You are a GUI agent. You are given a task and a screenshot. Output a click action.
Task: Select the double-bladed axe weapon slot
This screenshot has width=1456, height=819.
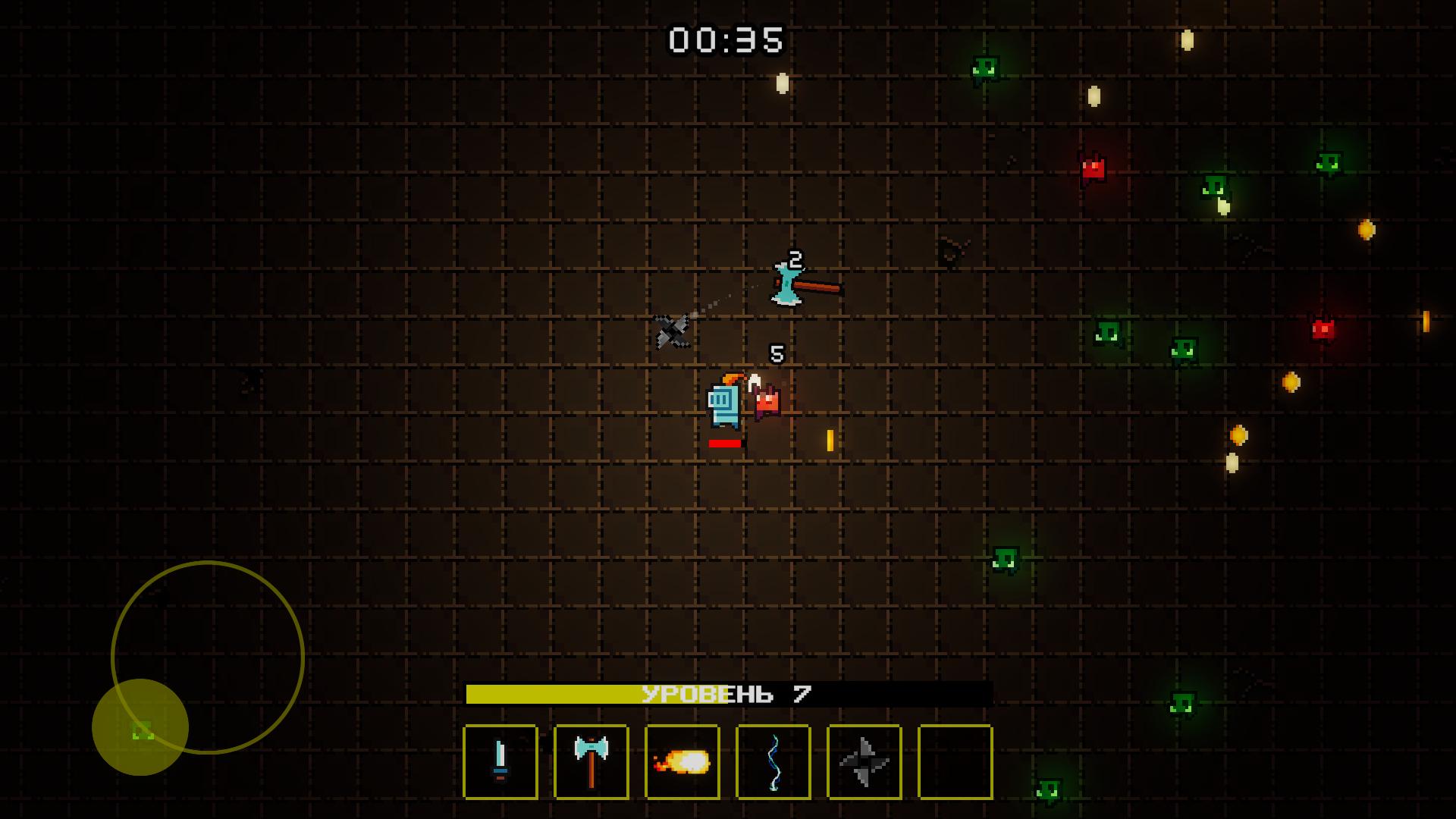591,761
